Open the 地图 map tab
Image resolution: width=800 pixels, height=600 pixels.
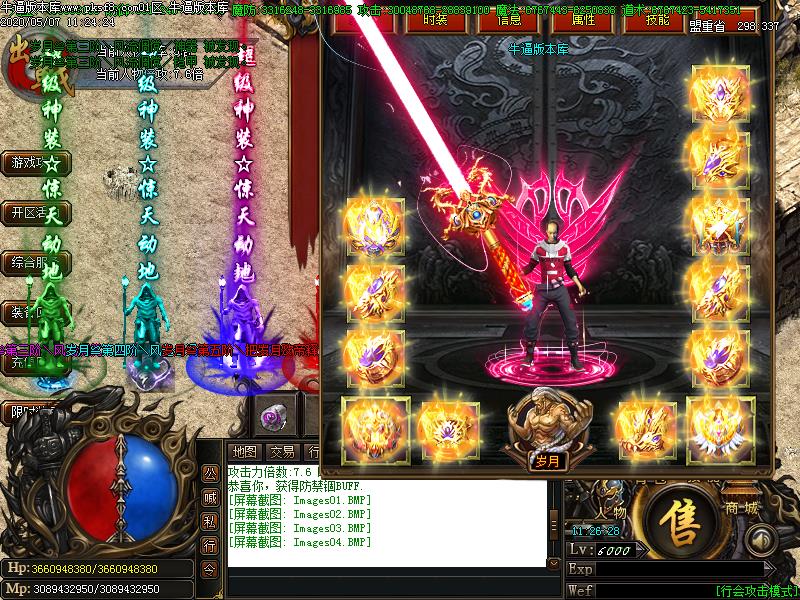pyautogui.click(x=244, y=452)
